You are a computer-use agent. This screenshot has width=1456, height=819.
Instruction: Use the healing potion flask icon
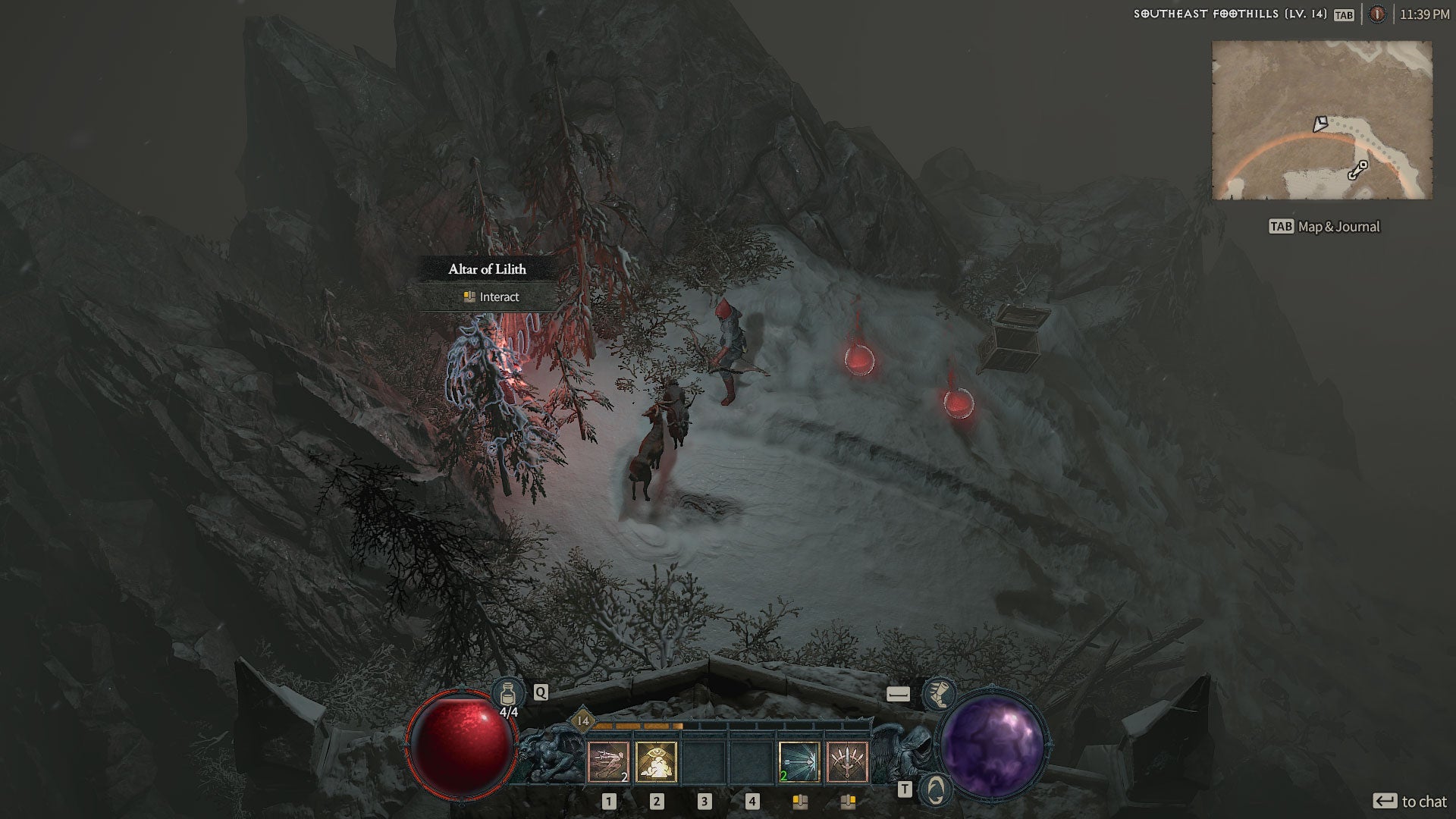[x=508, y=692]
